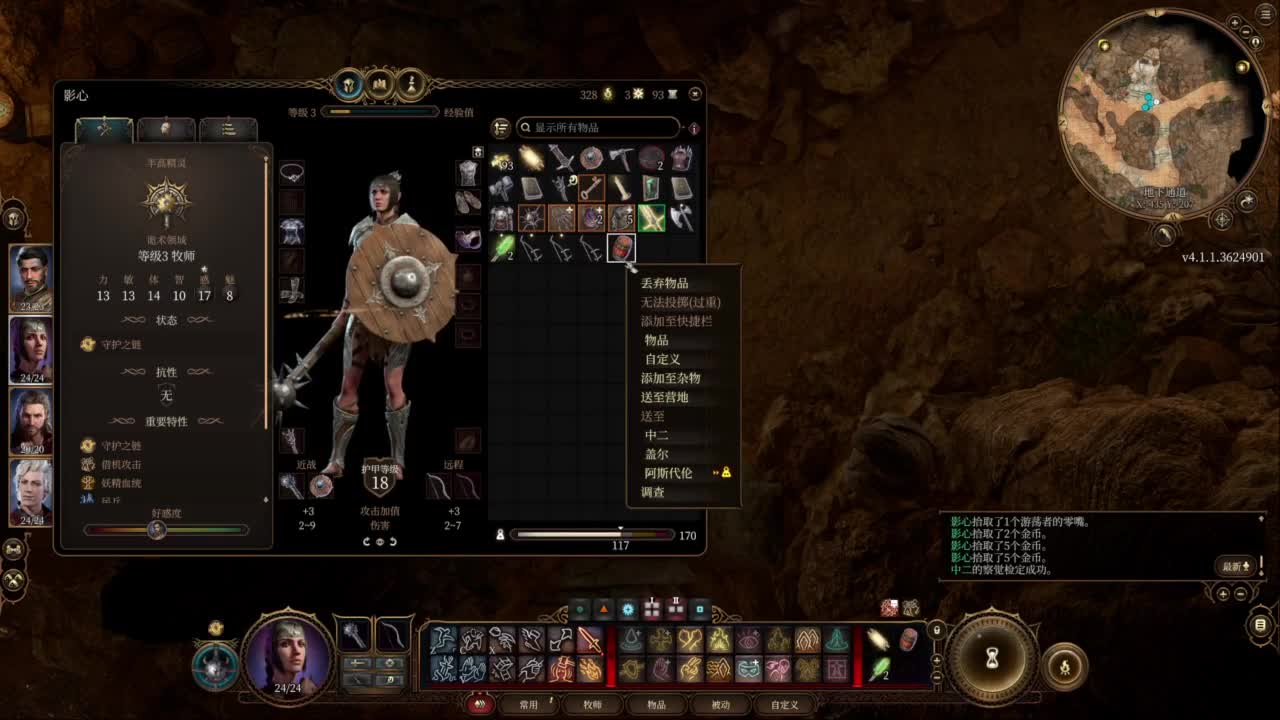Select the bearded party member portrait

[31, 277]
